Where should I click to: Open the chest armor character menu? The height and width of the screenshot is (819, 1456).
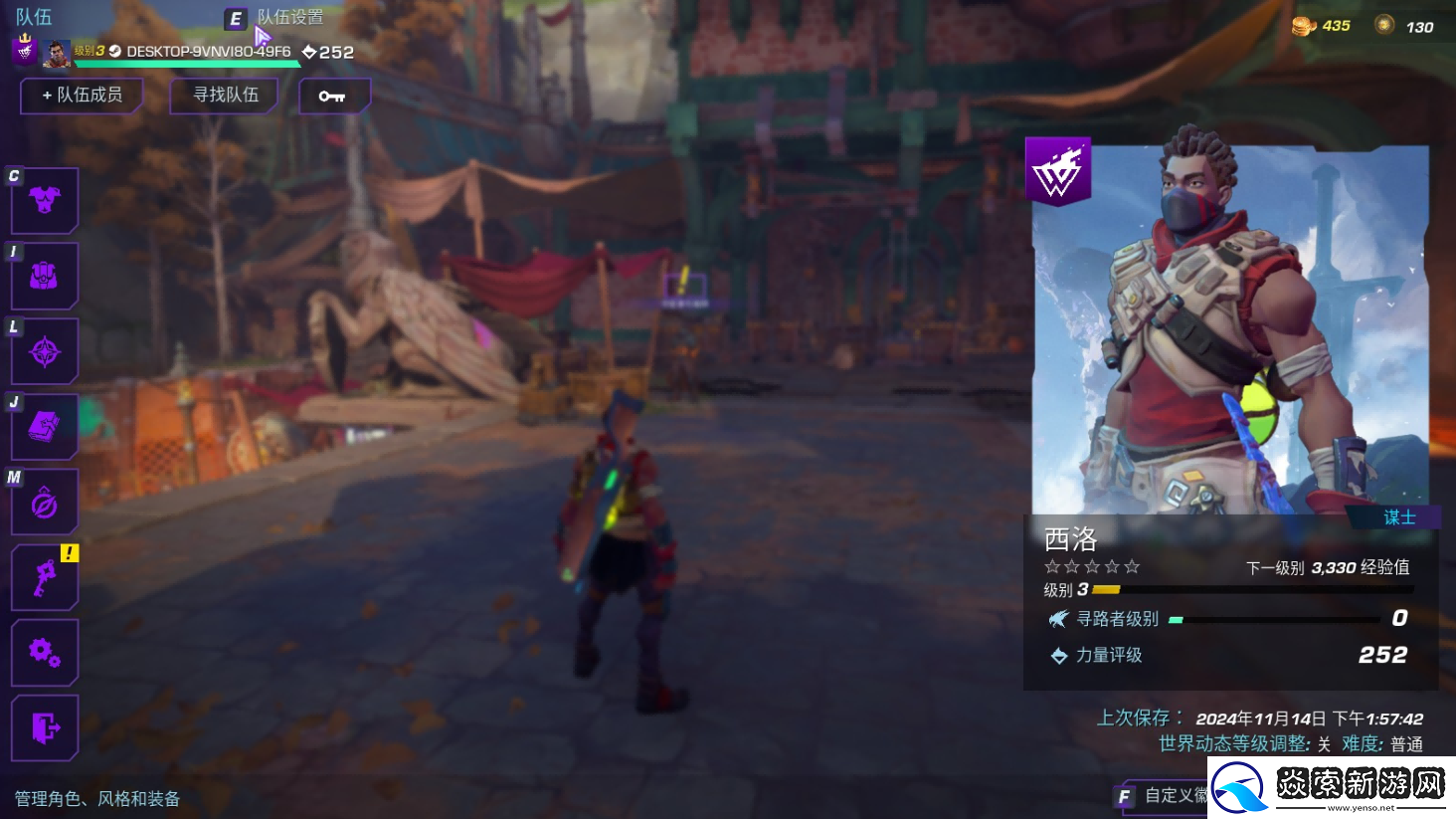point(45,200)
